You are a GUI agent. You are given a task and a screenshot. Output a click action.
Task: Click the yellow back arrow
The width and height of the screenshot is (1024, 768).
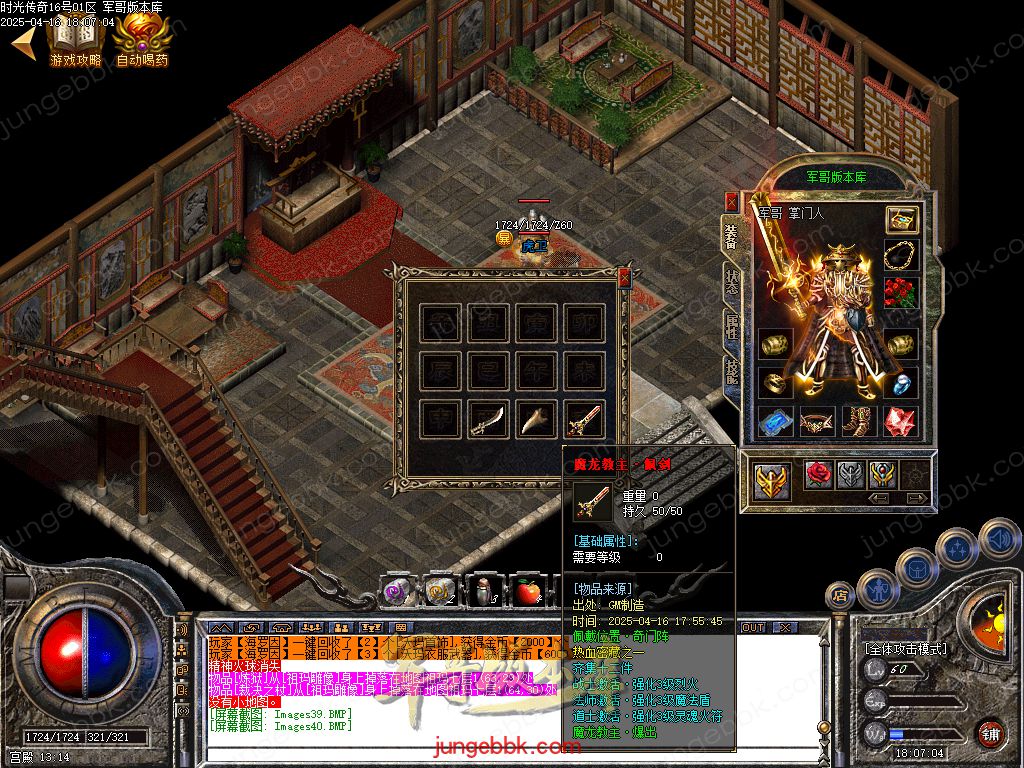click(x=21, y=41)
